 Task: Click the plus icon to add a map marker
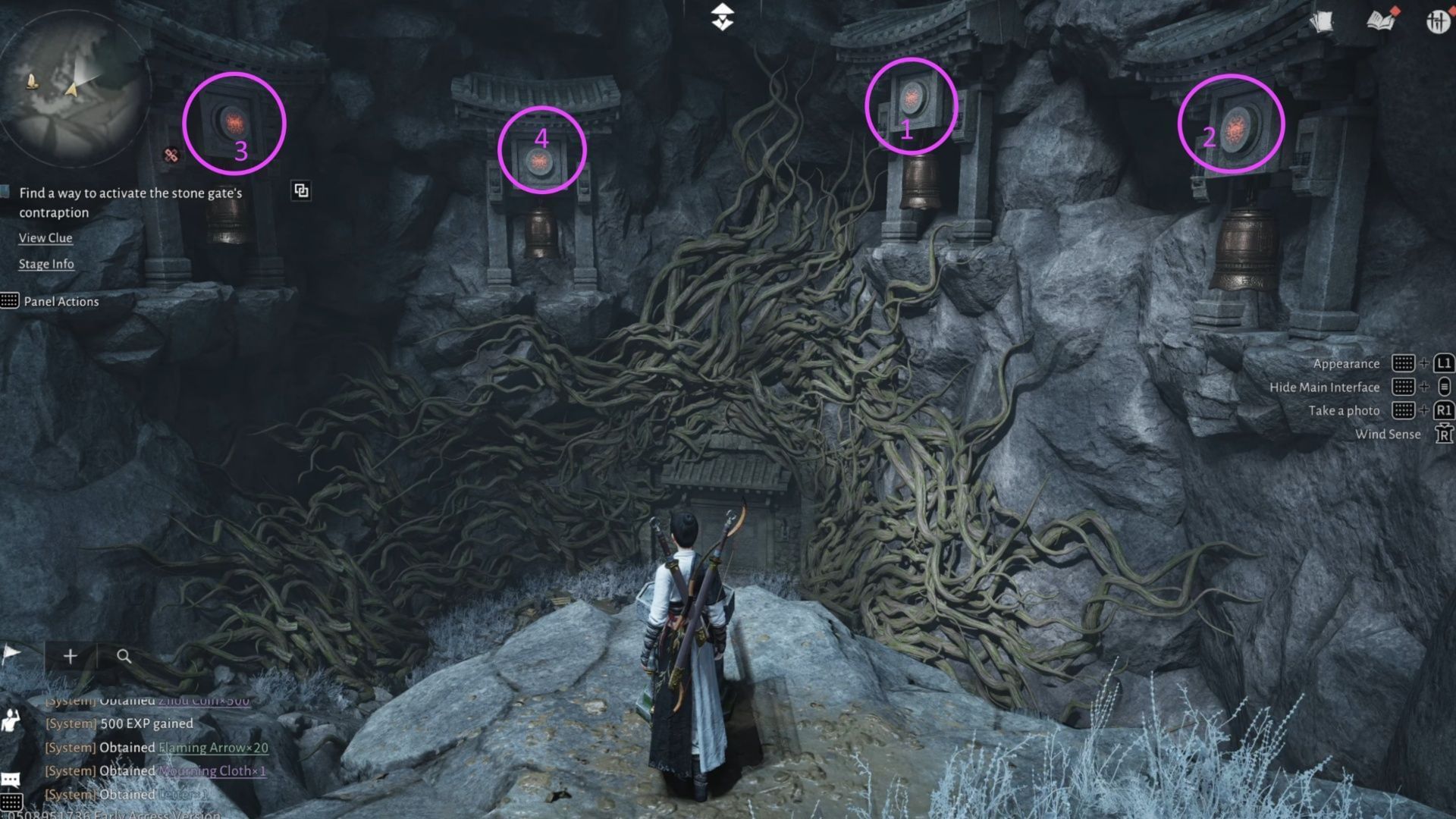click(71, 655)
